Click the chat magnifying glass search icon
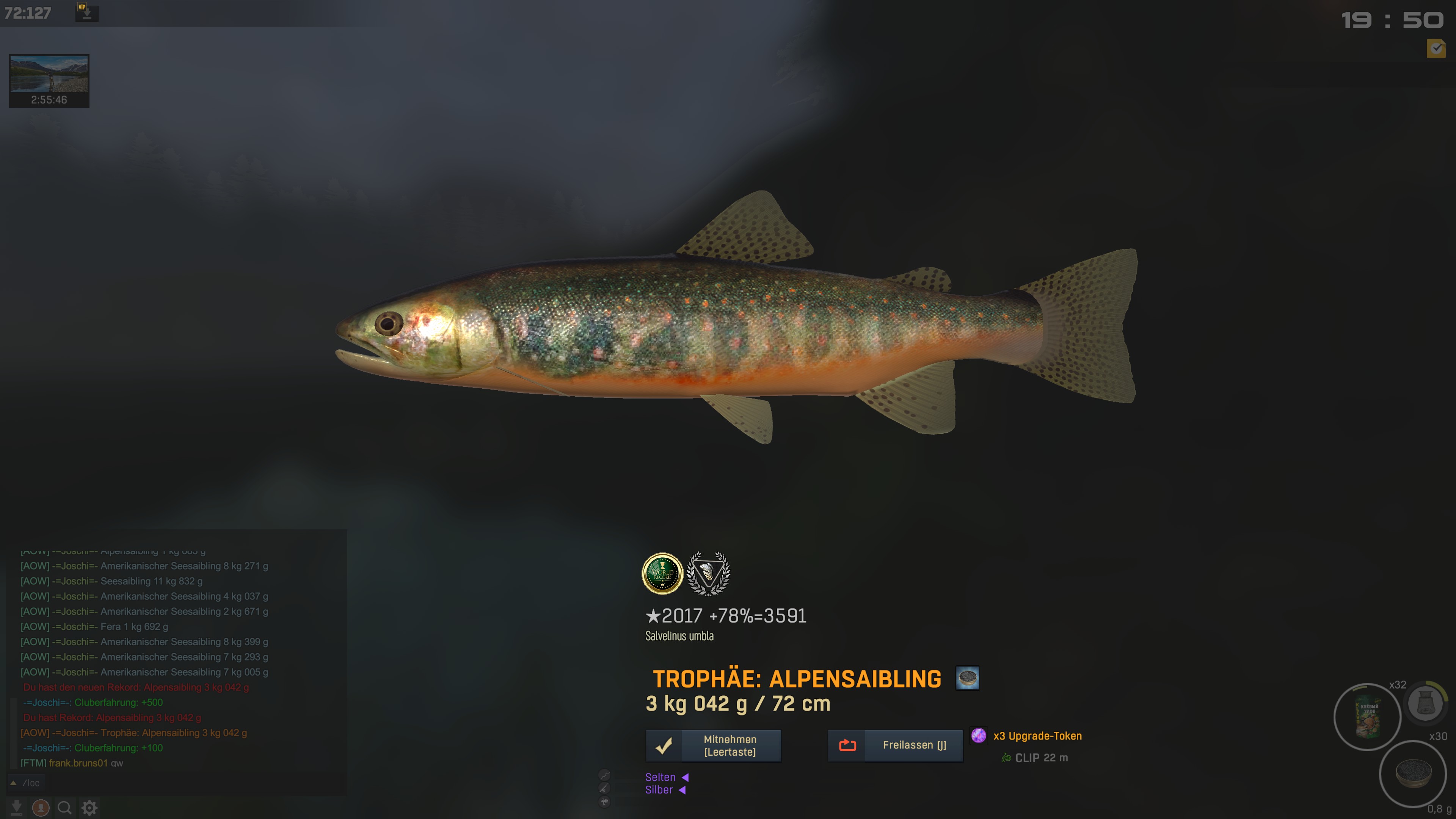Viewport: 1456px width, 819px height. click(64, 808)
